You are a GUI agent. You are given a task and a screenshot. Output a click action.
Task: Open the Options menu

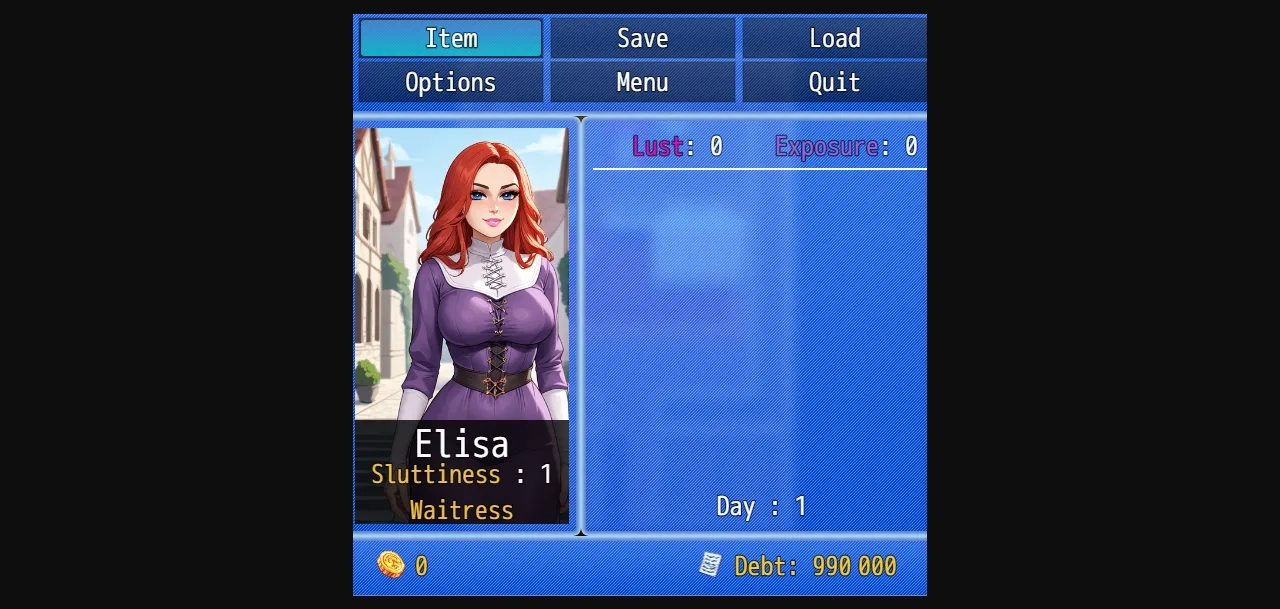click(x=451, y=82)
